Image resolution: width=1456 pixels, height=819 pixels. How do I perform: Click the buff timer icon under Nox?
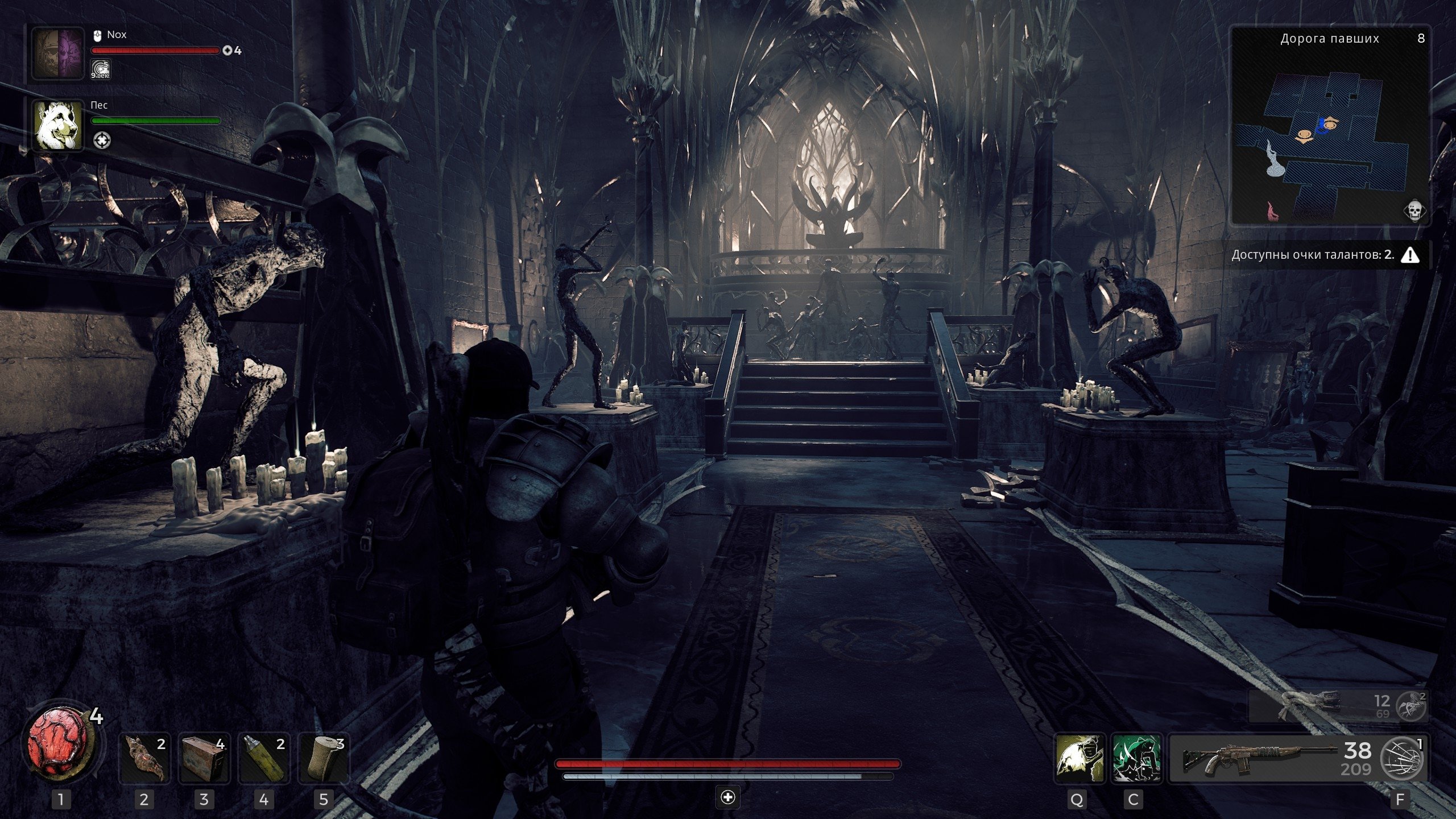pyautogui.click(x=100, y=69)
